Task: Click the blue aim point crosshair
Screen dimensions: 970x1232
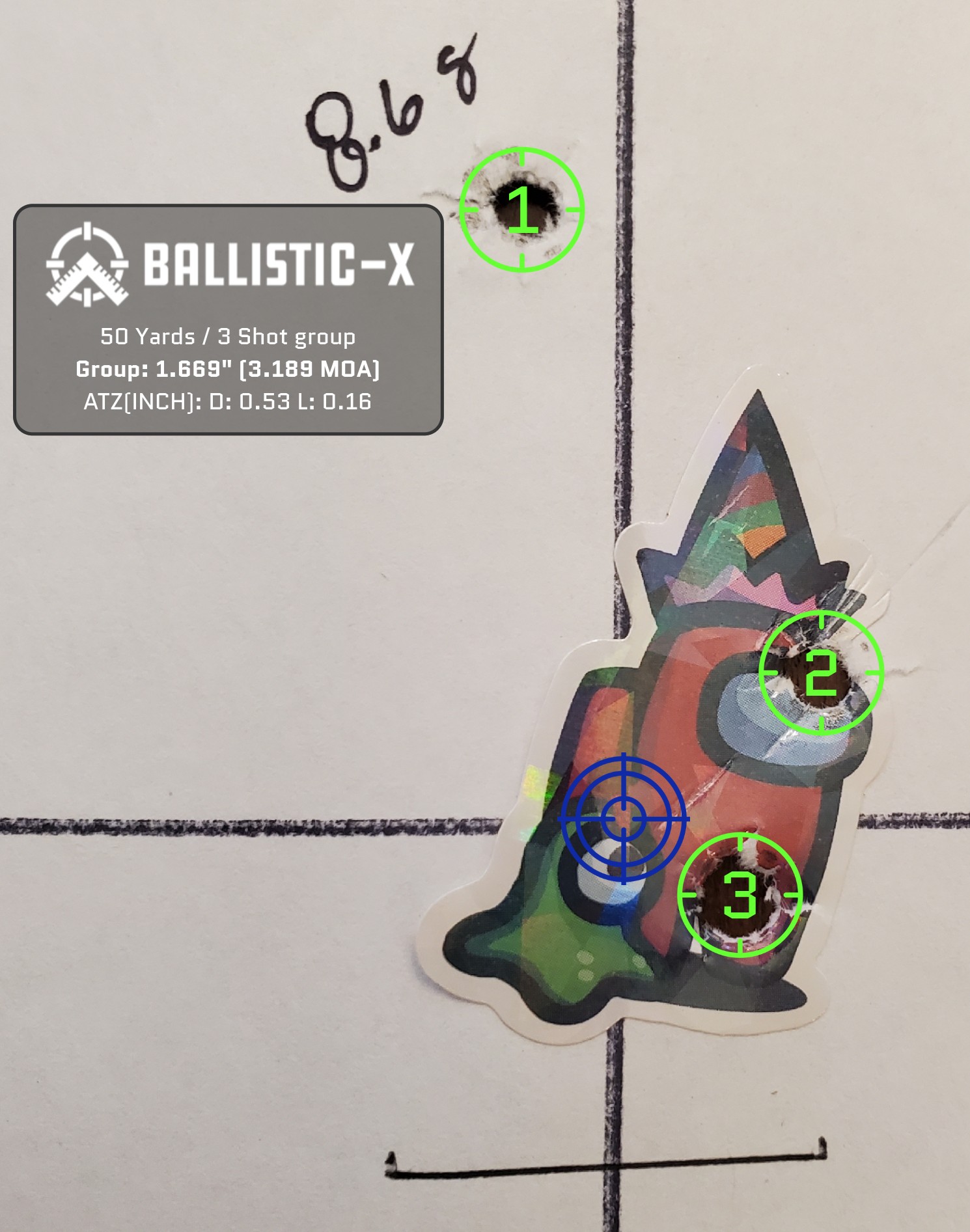Action: [x=624, y=819]
